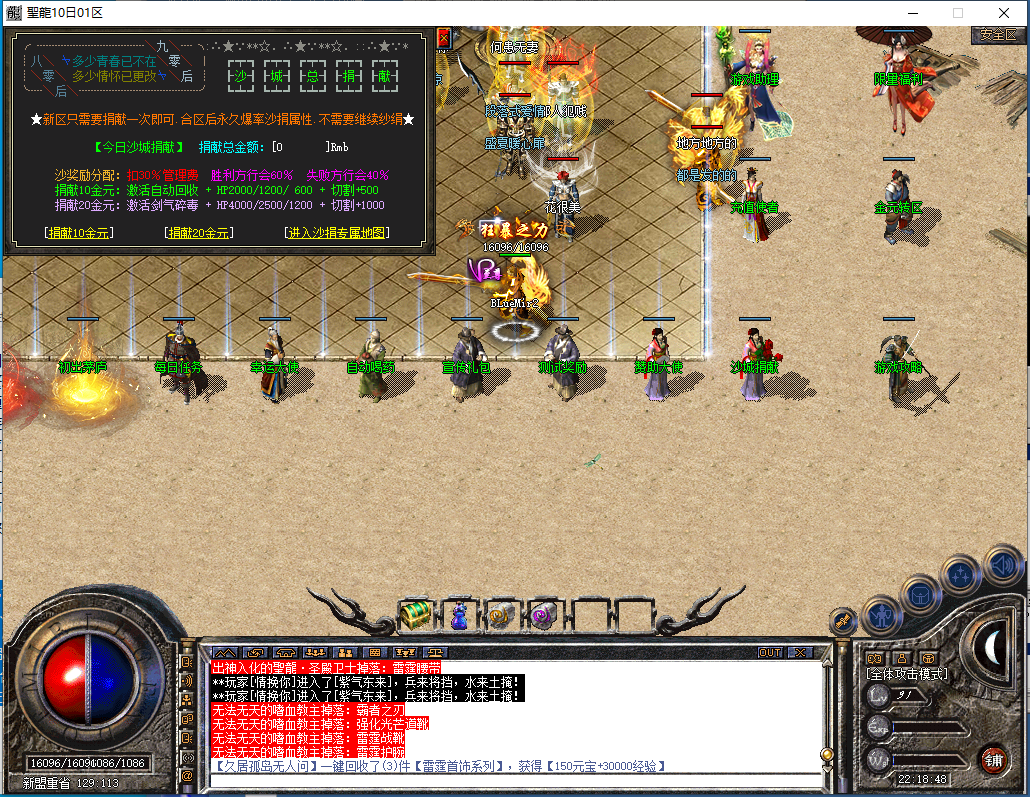Viewport: 1030px width, 797px height.
Task: Click the chat text input box
Action: [x=510, y=781]
